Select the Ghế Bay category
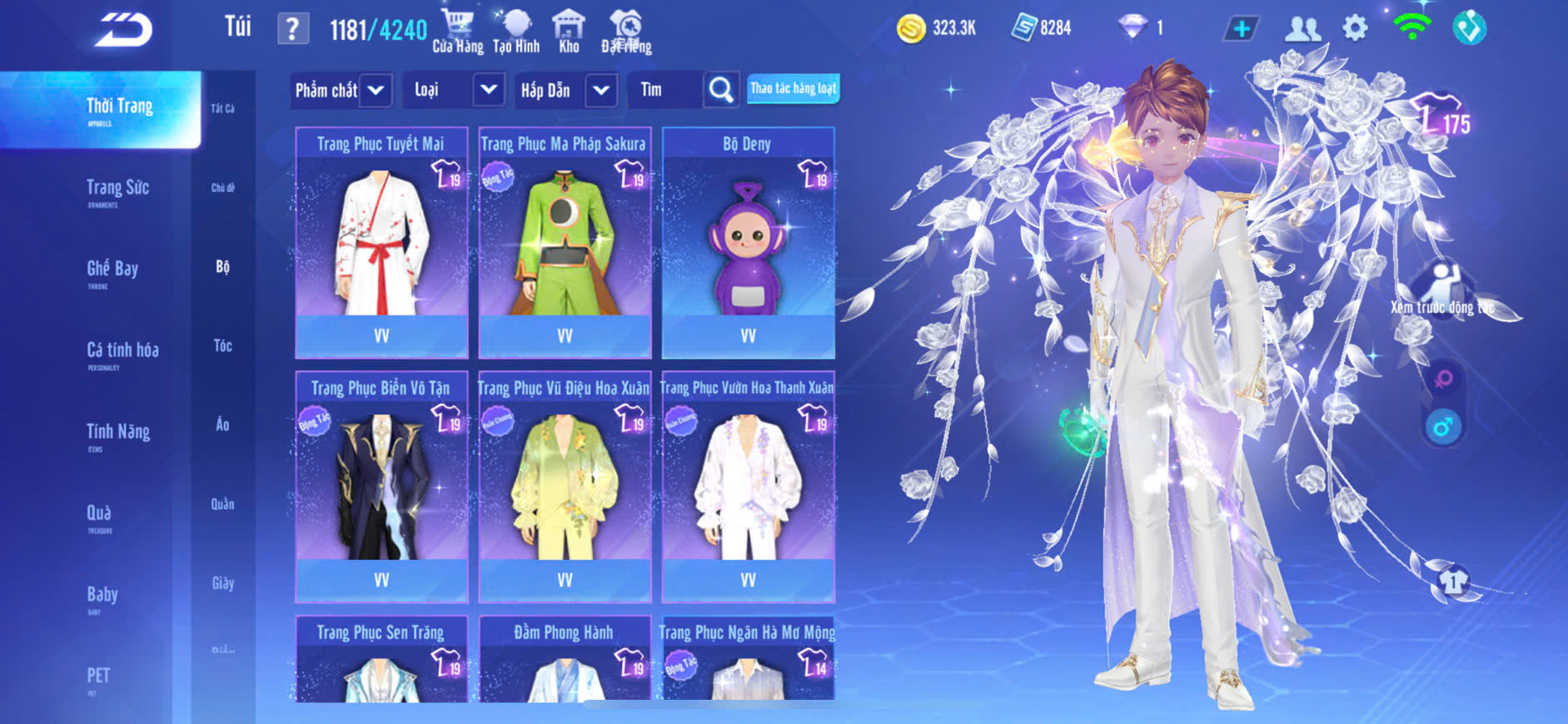Screen dimensions: 1568x724 coord(112,271)
